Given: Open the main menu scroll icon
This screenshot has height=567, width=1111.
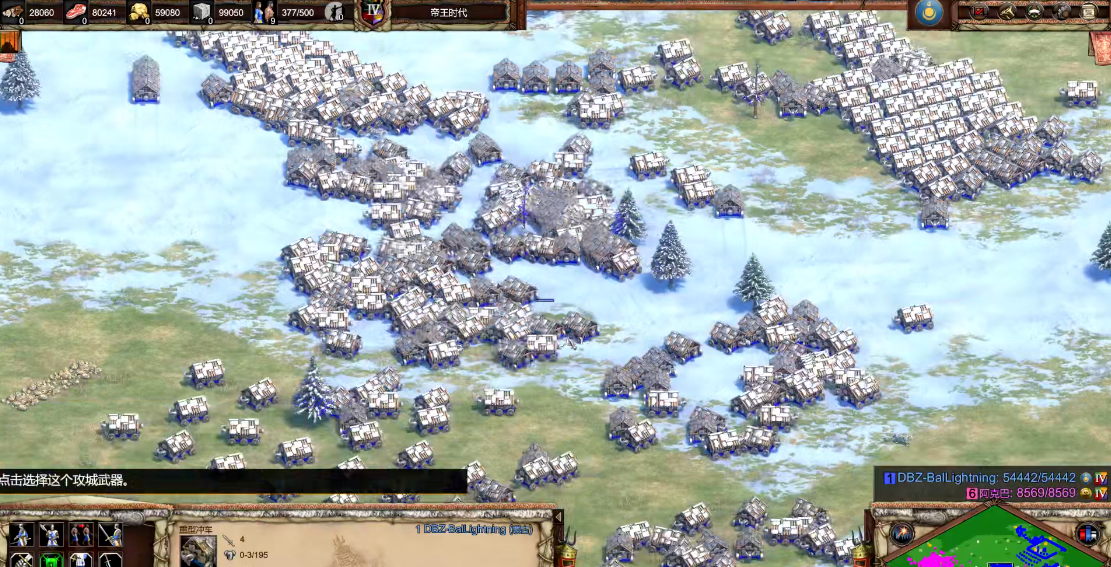Looking at the screenshot, I should [1089, 11].
